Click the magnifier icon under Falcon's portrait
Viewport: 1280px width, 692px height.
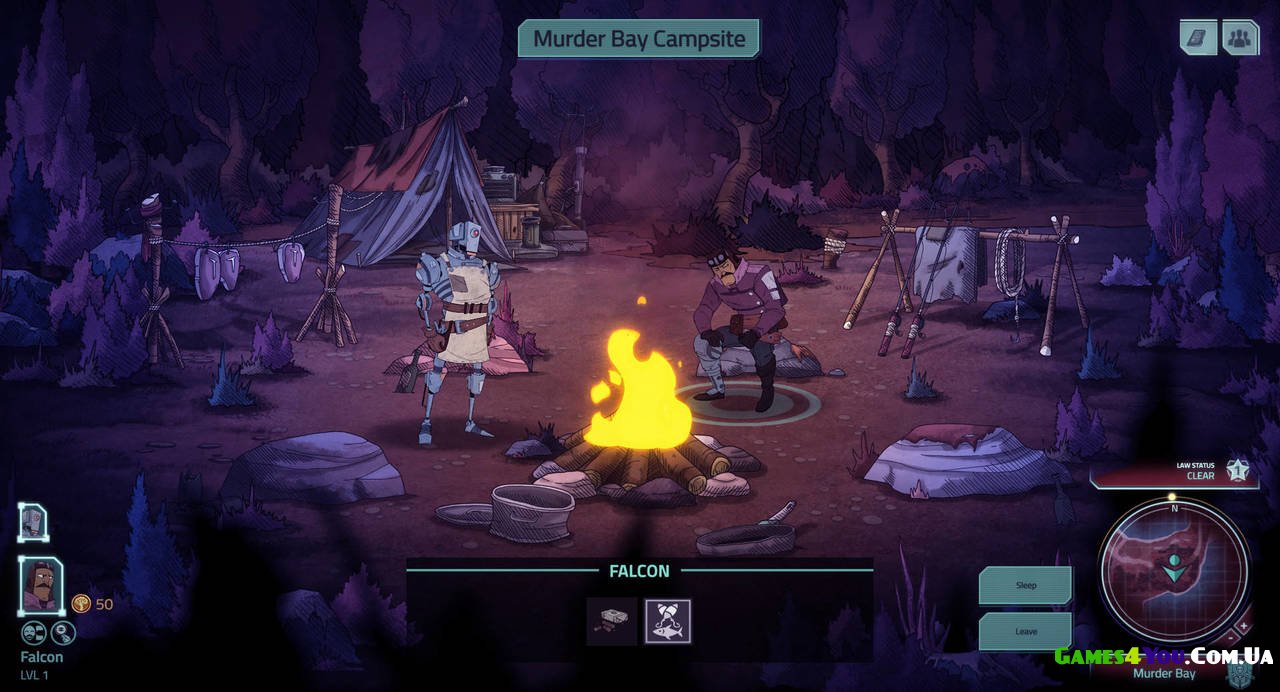click(x=63, y=632)
